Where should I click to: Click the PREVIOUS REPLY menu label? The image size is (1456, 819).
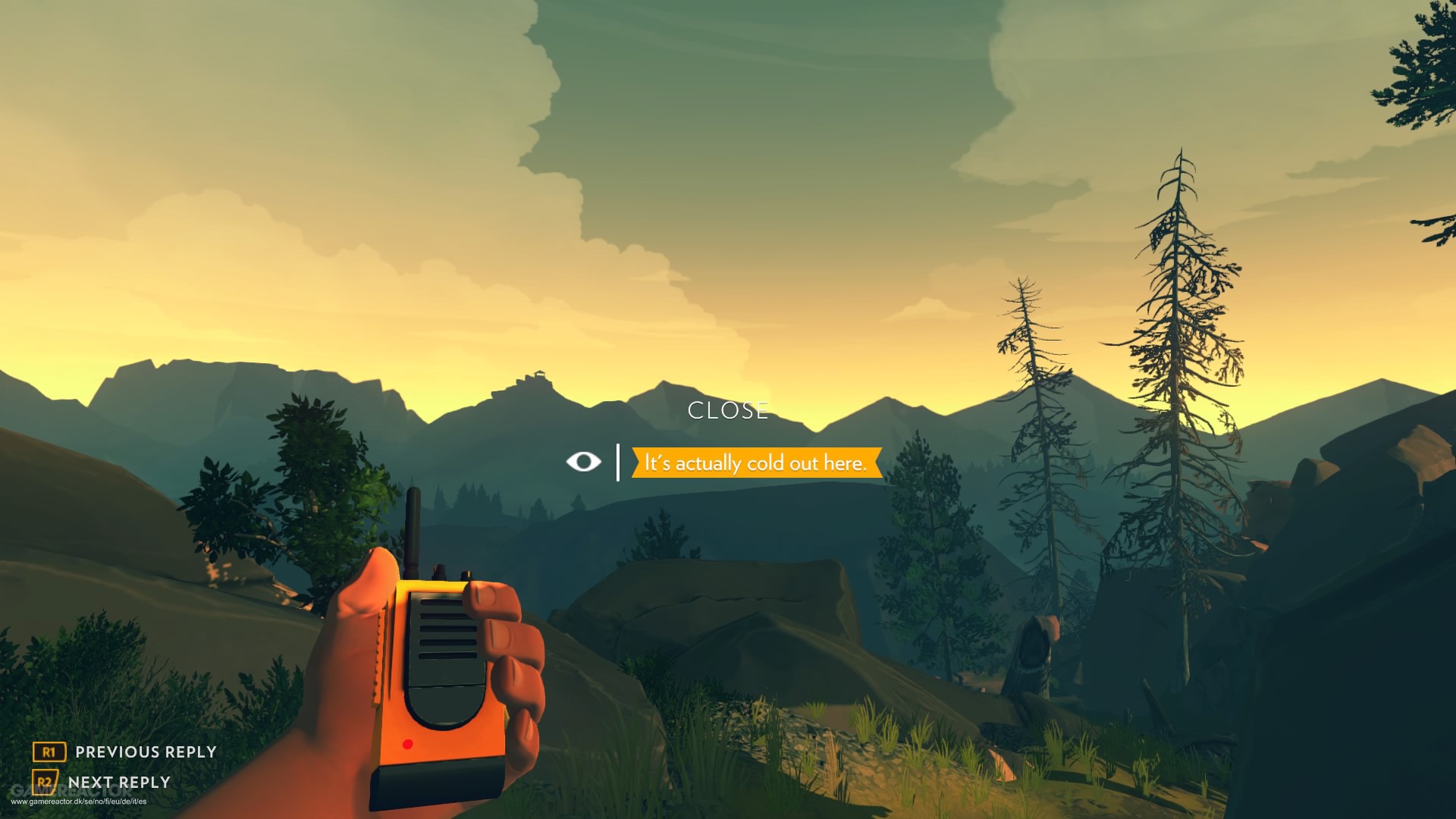click(144, 752)
